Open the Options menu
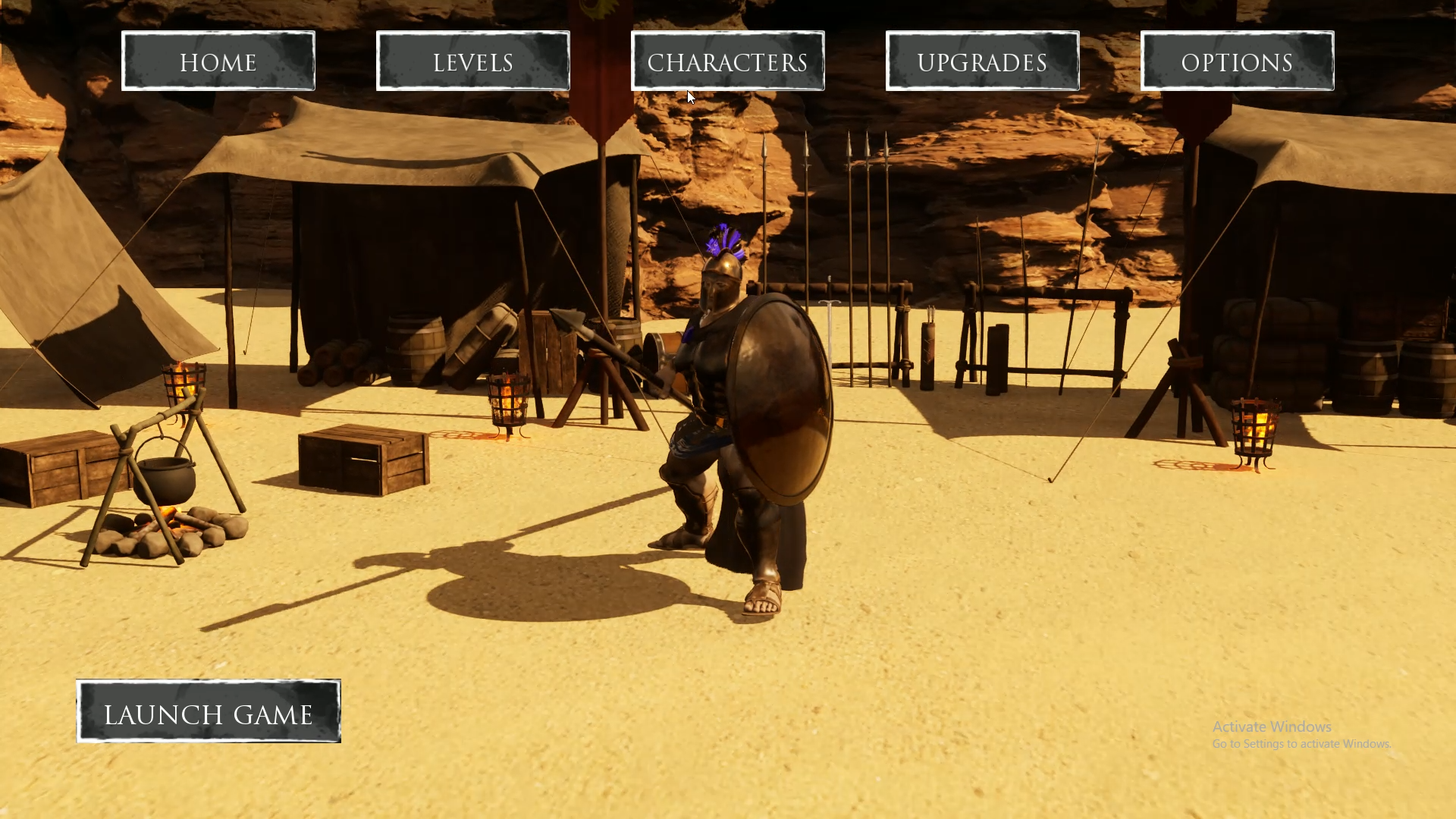 click(1237, 61)
